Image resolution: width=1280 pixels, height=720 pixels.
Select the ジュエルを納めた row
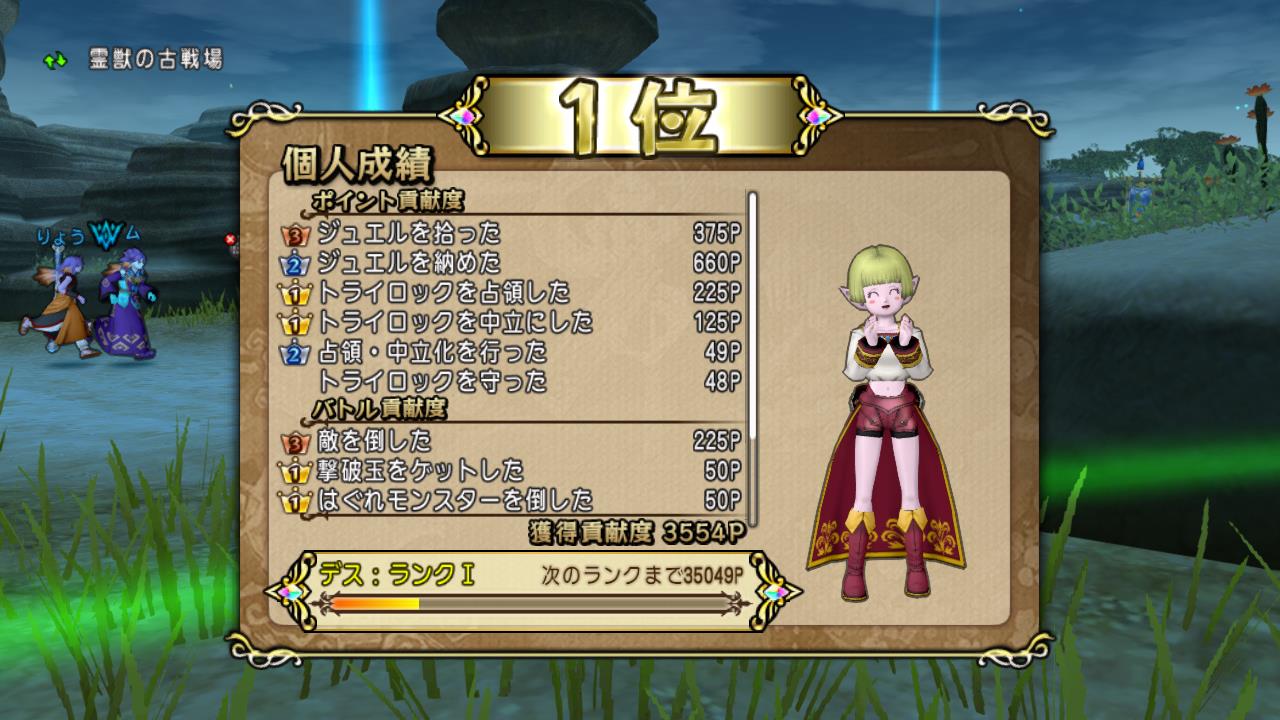coord(512,263)
